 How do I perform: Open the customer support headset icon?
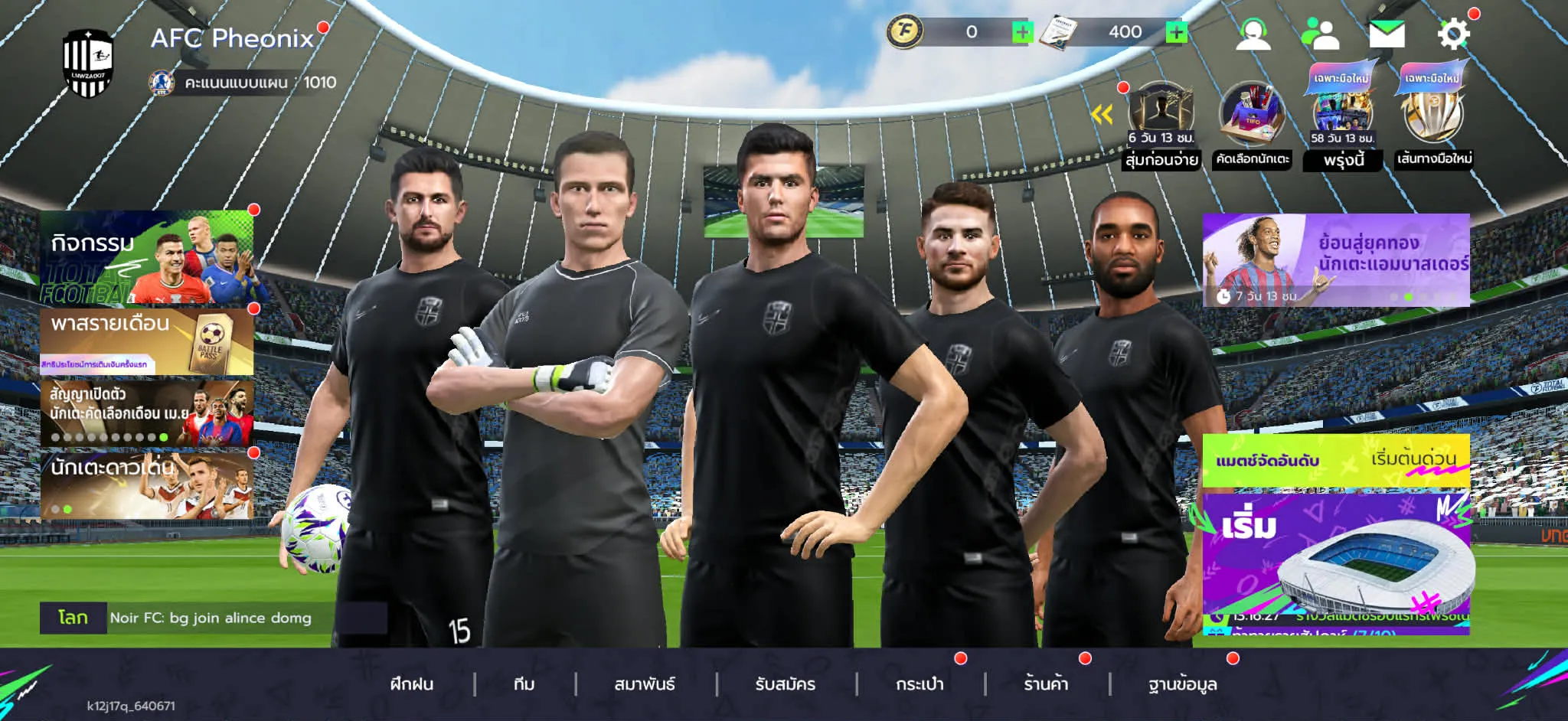click(x=1253, y=34)
